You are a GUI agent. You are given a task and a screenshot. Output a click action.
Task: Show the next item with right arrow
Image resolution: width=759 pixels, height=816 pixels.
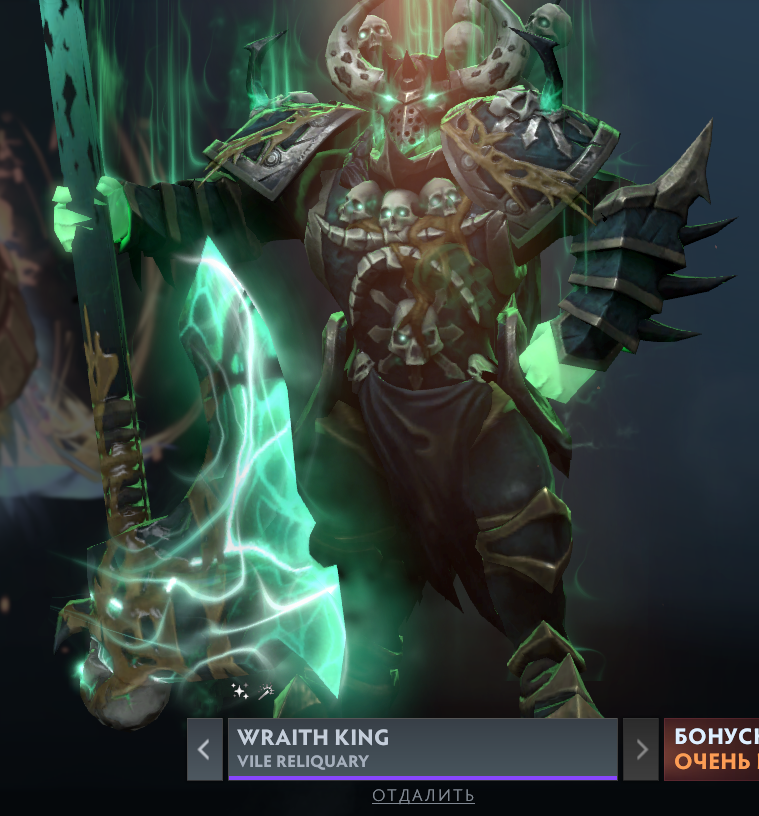coord(640,749)
